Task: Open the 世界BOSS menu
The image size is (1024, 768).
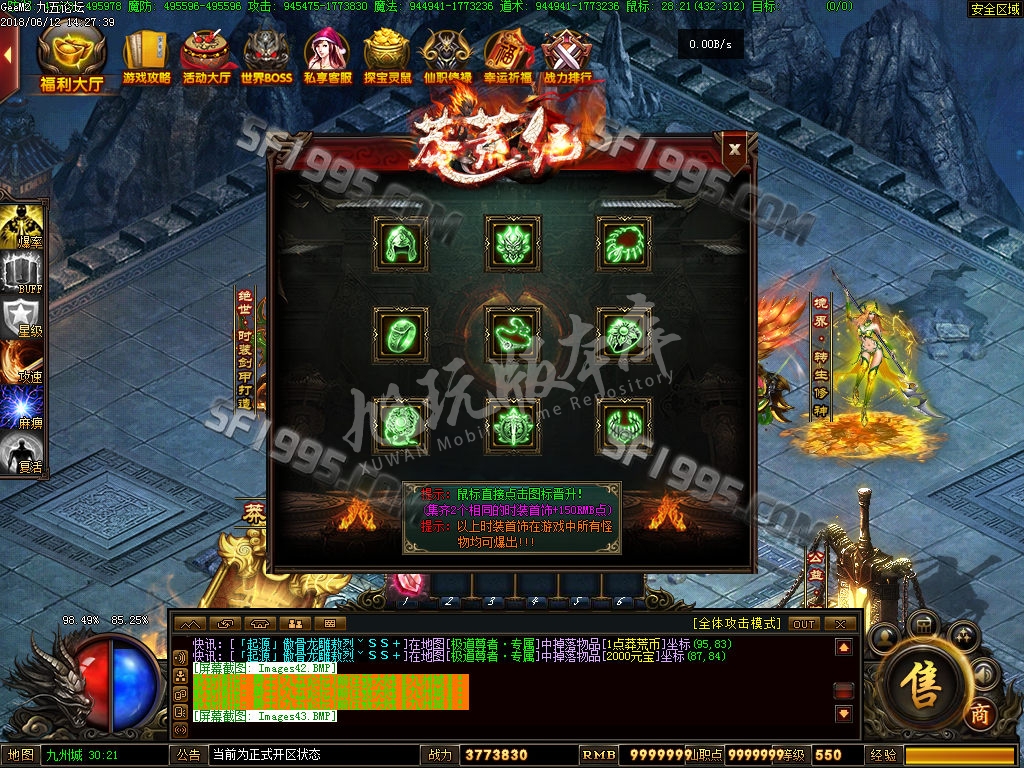Action: pyautogui.click(x=266, y=58)
